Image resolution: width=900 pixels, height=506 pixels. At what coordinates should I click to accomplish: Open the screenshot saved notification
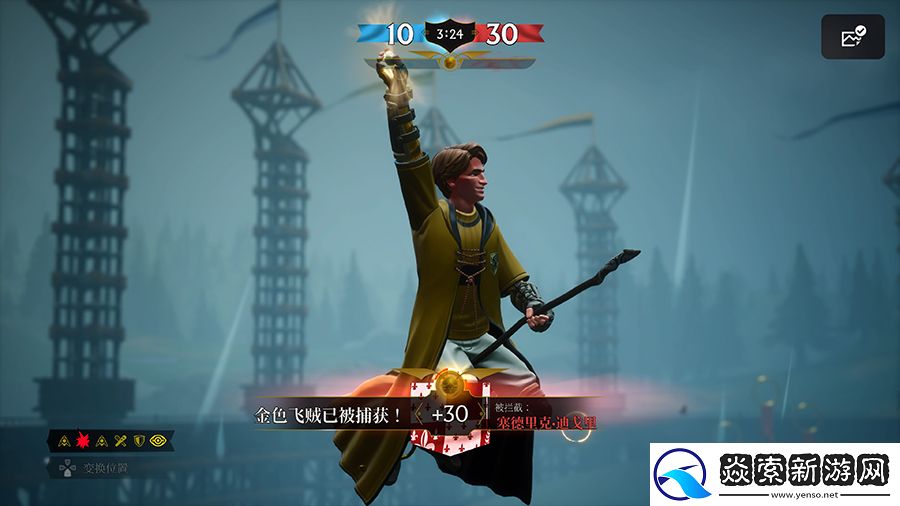coord(853,38)
